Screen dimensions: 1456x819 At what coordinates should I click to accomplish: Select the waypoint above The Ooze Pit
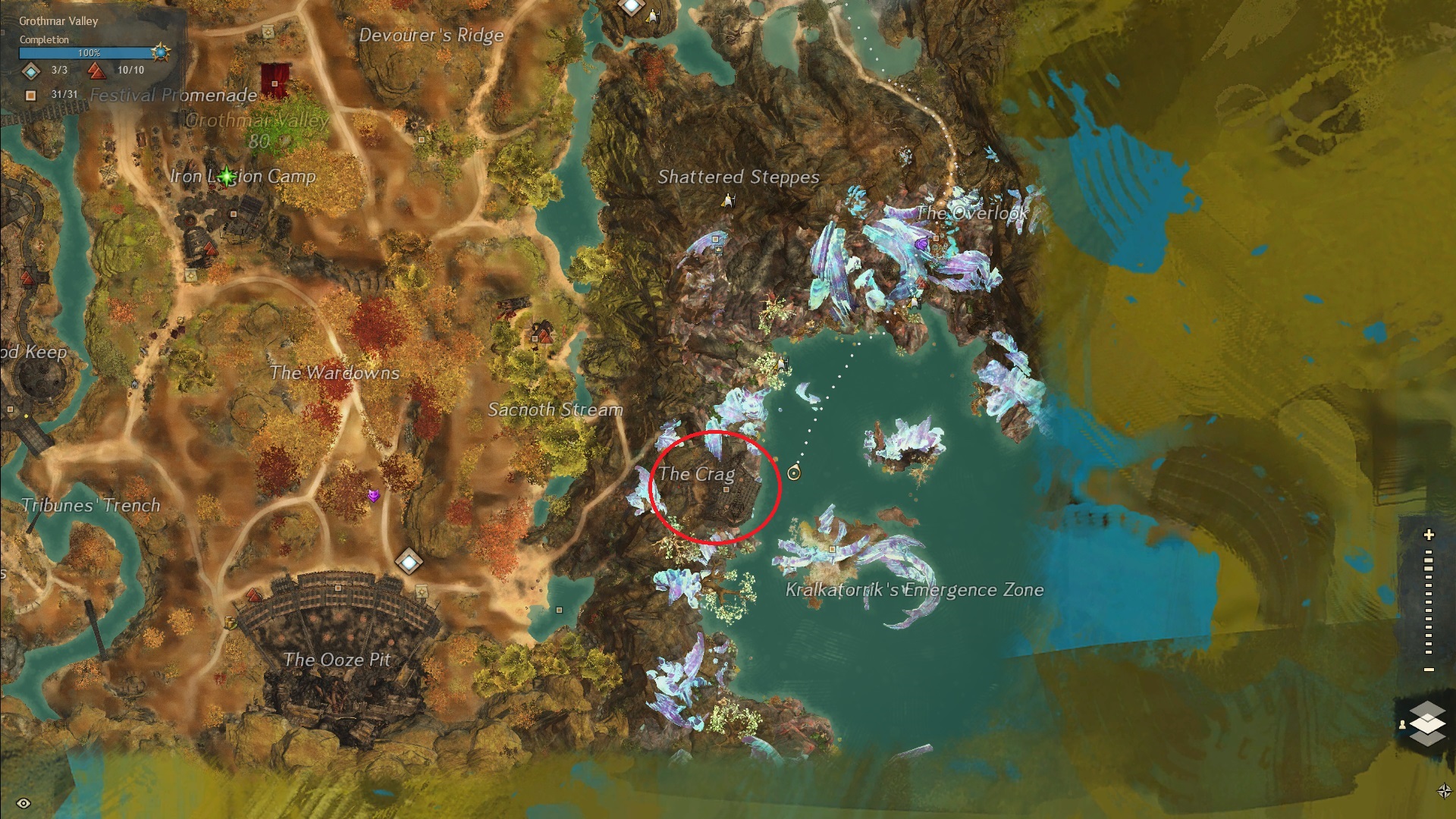[409, 562]
